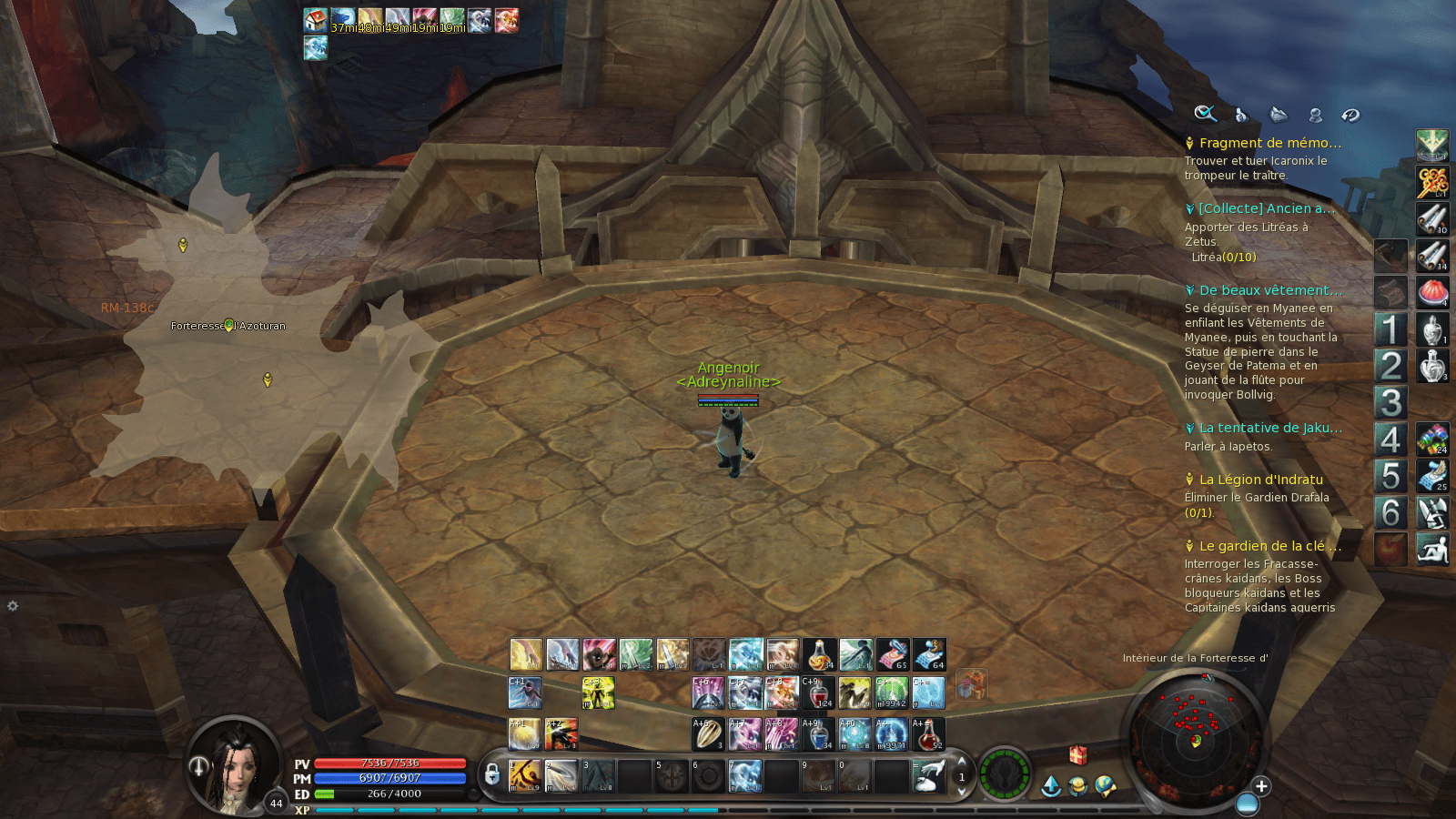1456x819 pixels.
Task: Use the red potion bound to C+9
Action: coord(818,693)
